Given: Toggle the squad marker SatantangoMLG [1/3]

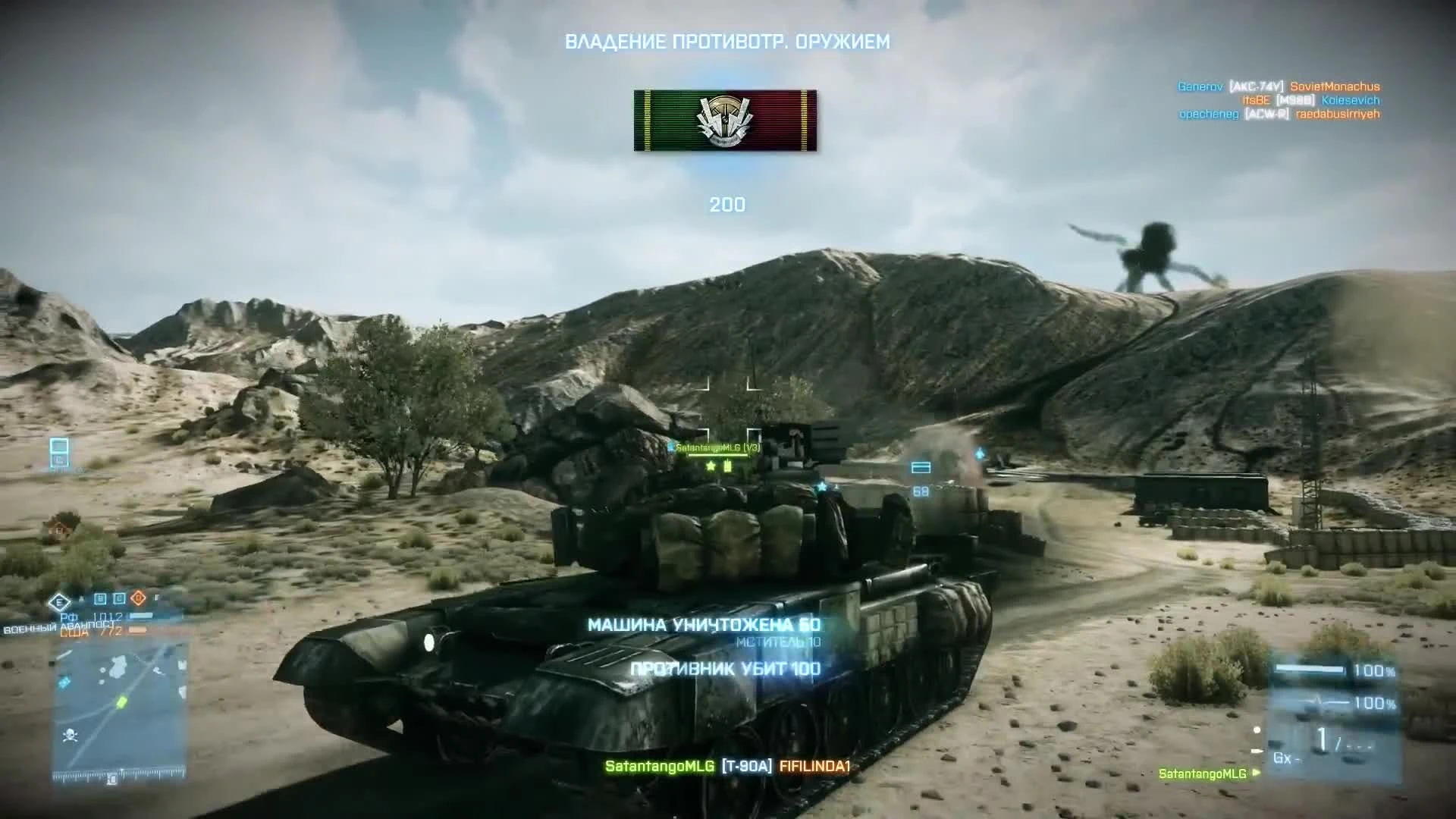Looking at the screenshot, I should click(717, 447).
